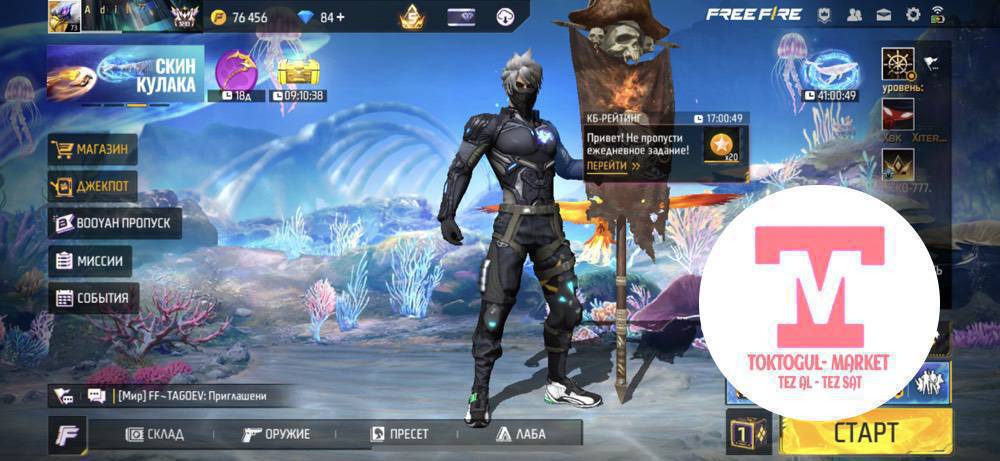Image resolution: width=1000 pixels, height=461 pixels.
Task: Open the Скин Кулака event banner
Action: point(125,75)
